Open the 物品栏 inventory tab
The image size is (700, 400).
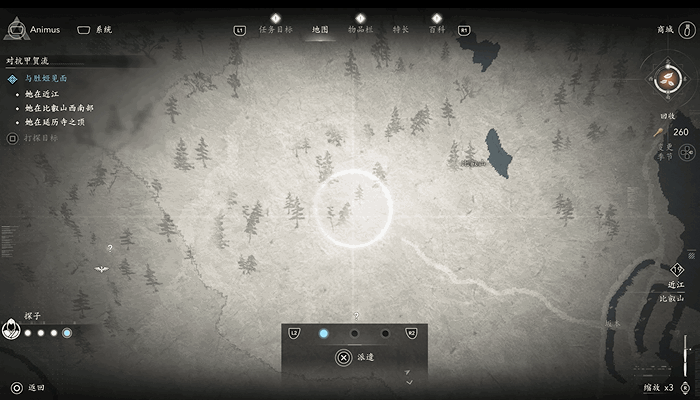tap(360, 30)
